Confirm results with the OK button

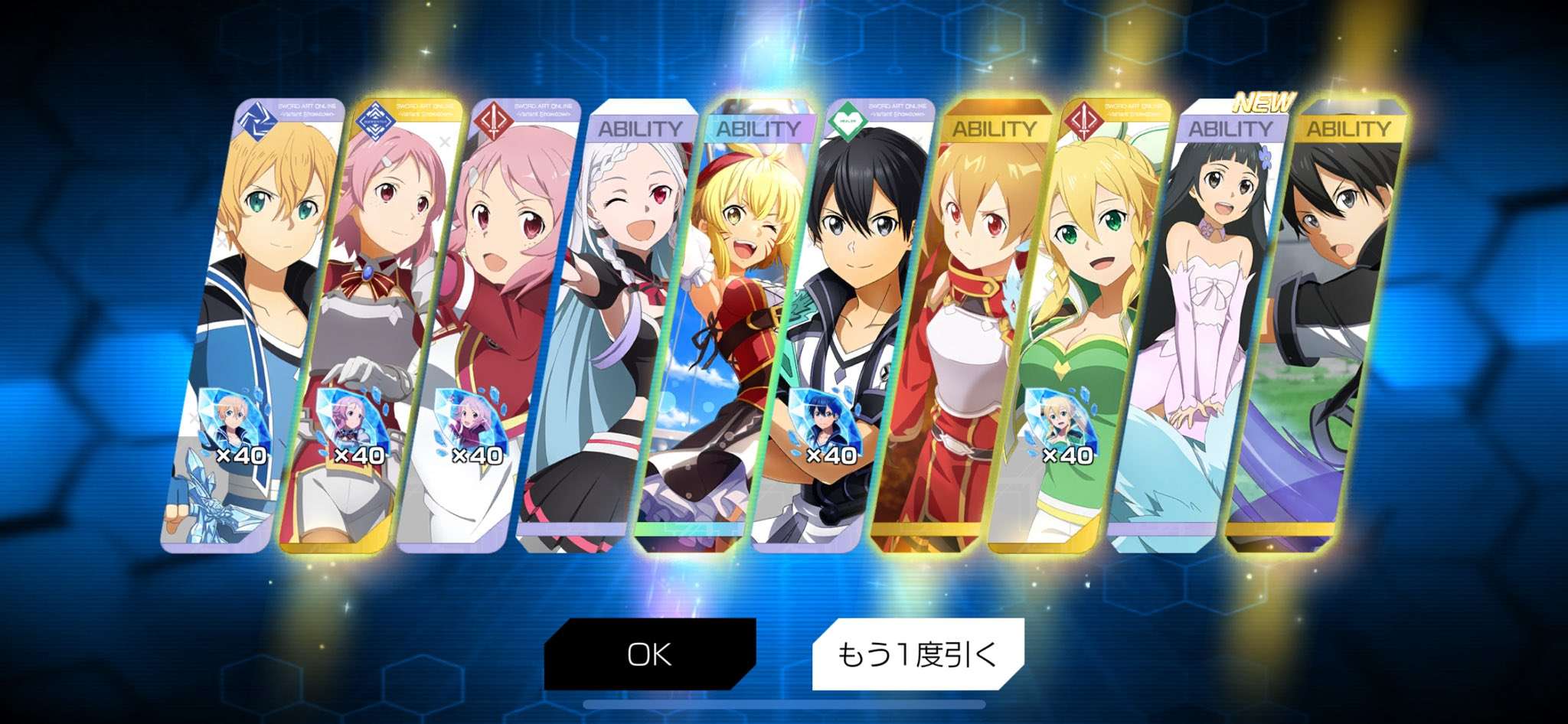649,654
